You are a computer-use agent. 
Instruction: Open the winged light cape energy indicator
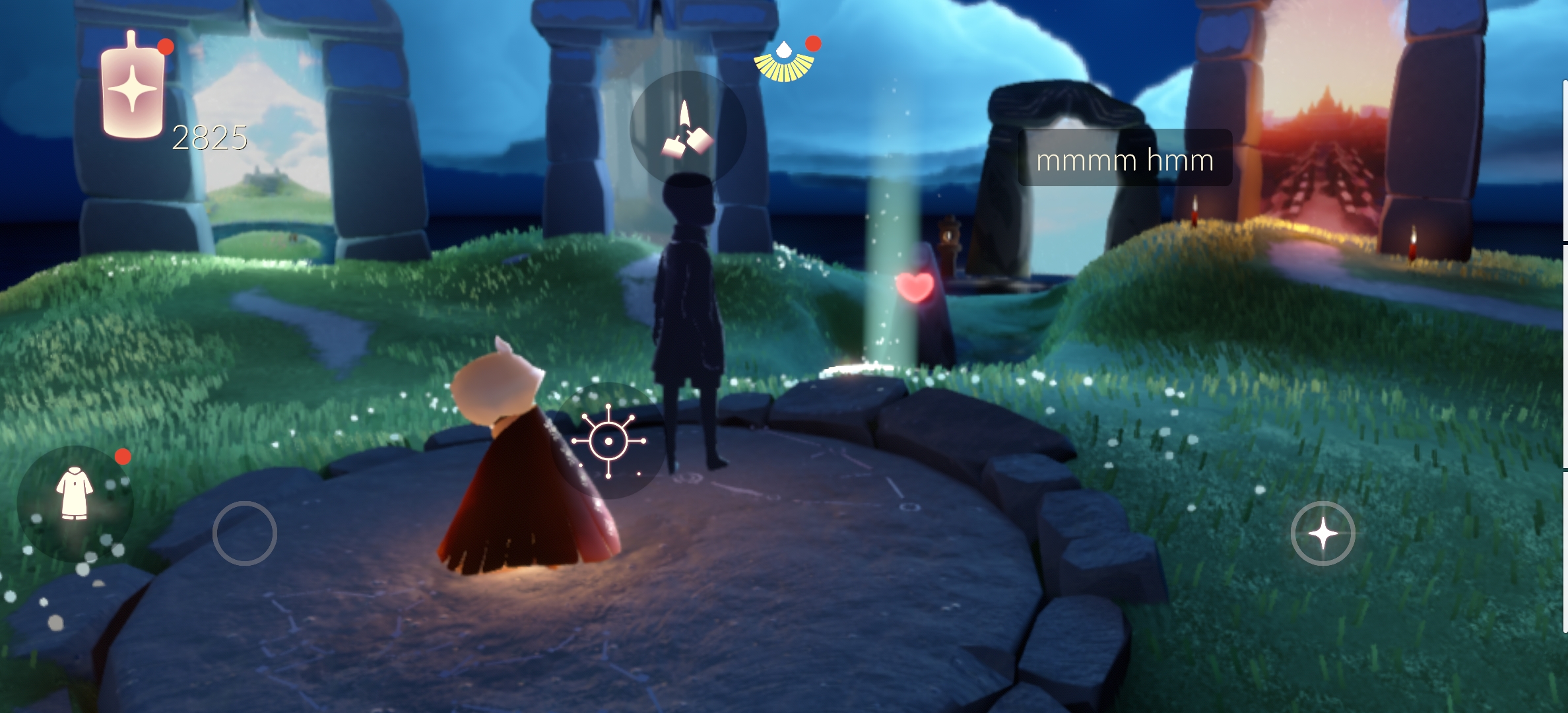click(x=784, y=63)
